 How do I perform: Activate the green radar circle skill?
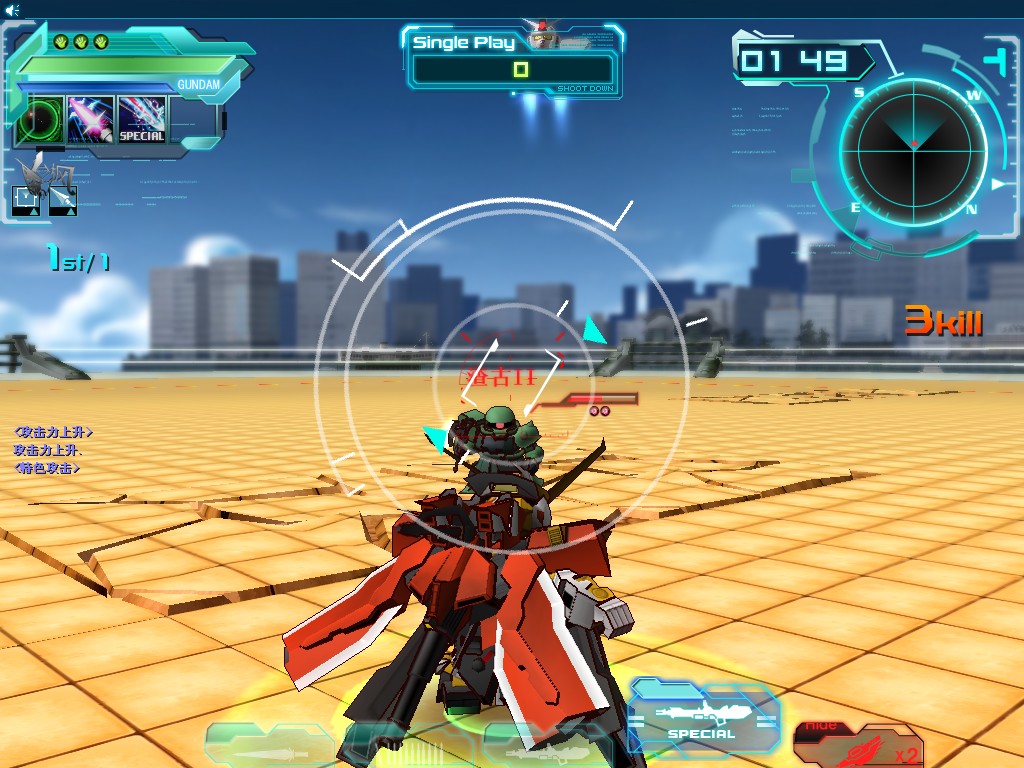coord(39,120)
